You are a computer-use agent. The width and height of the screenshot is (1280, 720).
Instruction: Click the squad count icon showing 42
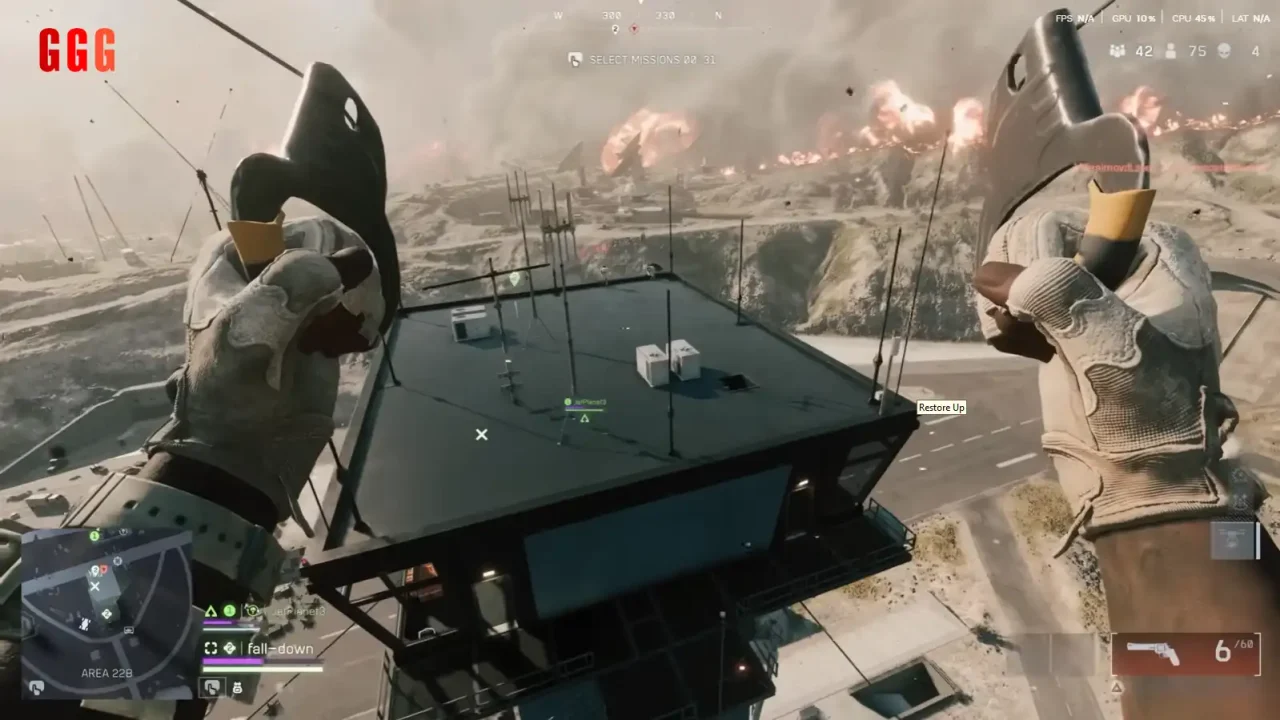click(x=1117, y=51)
